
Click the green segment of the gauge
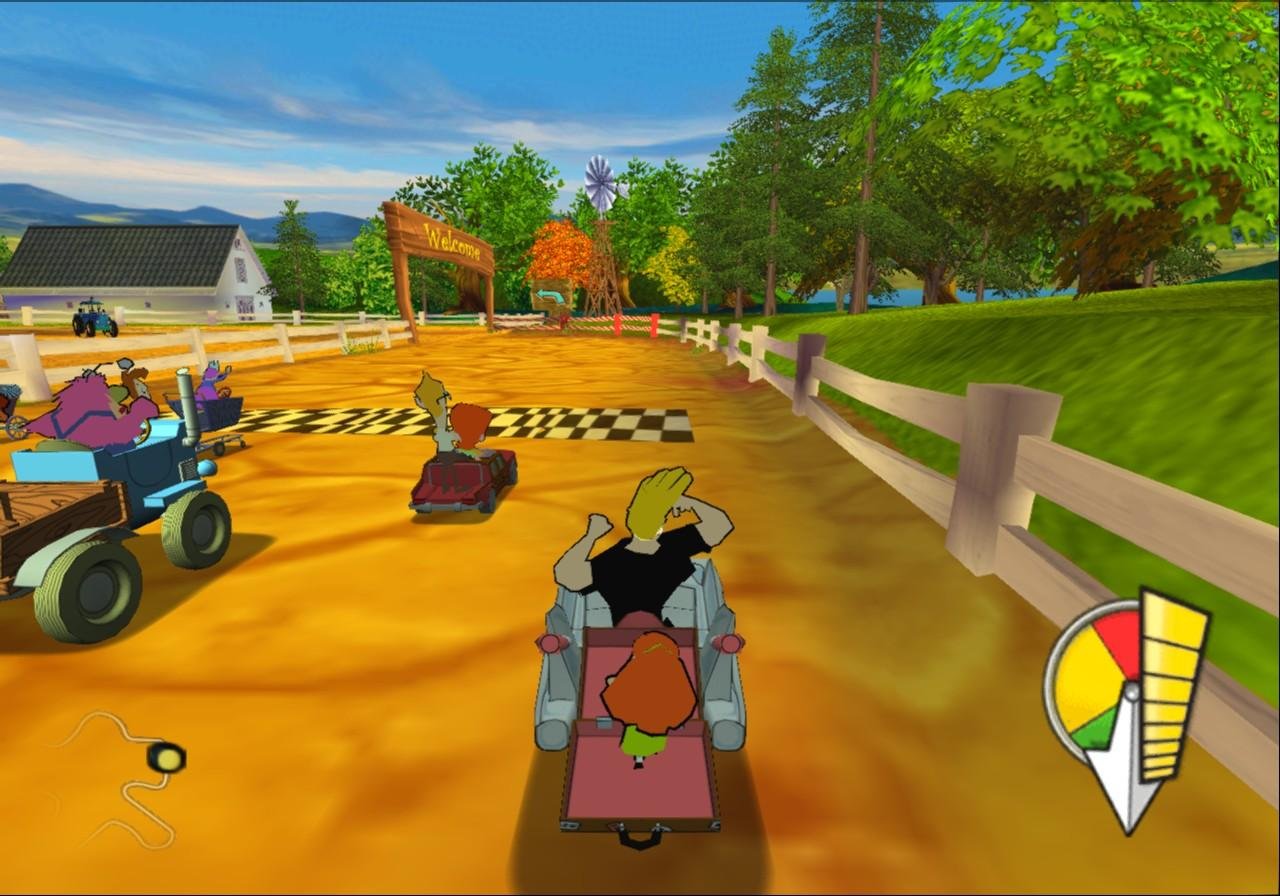(1091, 727)
